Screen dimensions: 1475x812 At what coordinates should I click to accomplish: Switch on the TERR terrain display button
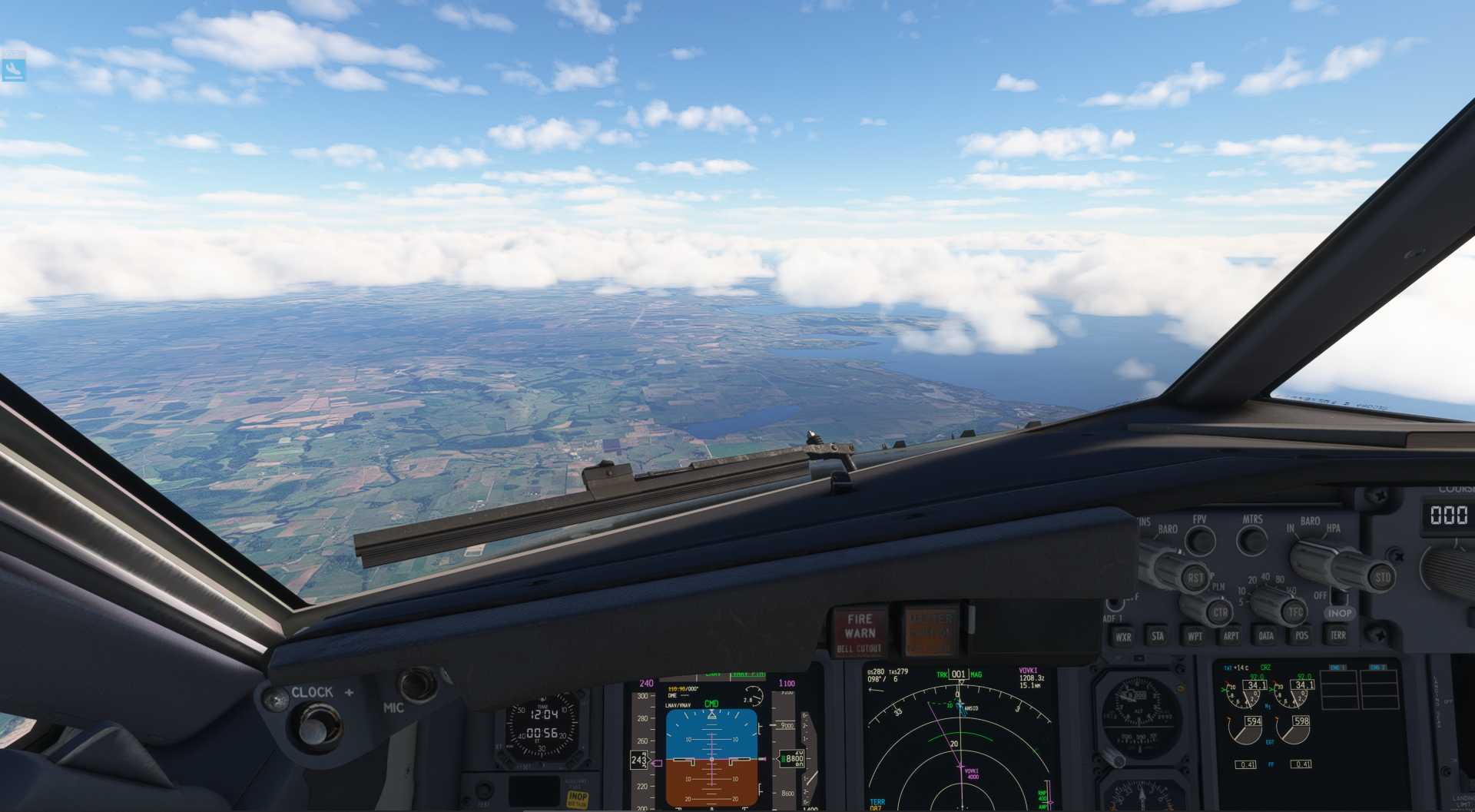pyautogui.click(x=1337, y=635)
